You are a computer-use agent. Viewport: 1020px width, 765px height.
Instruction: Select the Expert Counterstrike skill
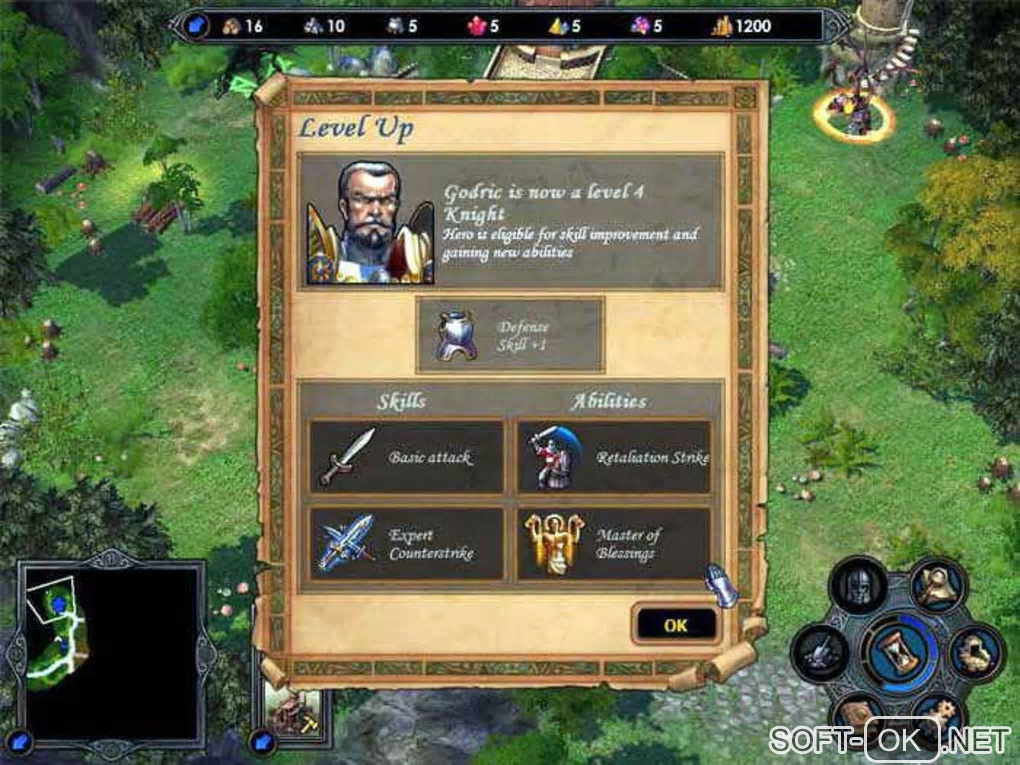point(406,544)
